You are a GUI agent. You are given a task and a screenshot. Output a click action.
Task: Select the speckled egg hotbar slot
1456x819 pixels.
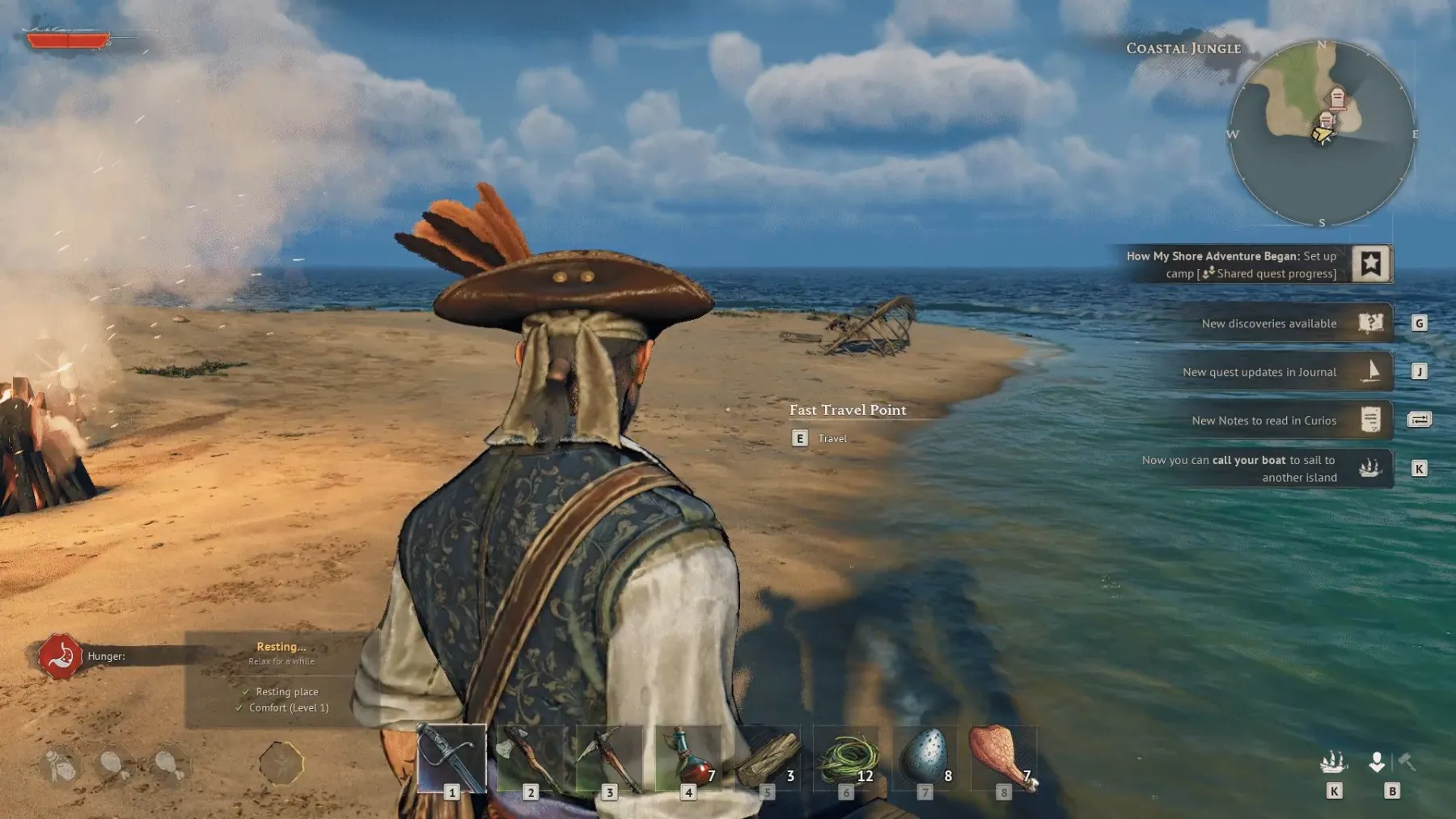[925, 760]
